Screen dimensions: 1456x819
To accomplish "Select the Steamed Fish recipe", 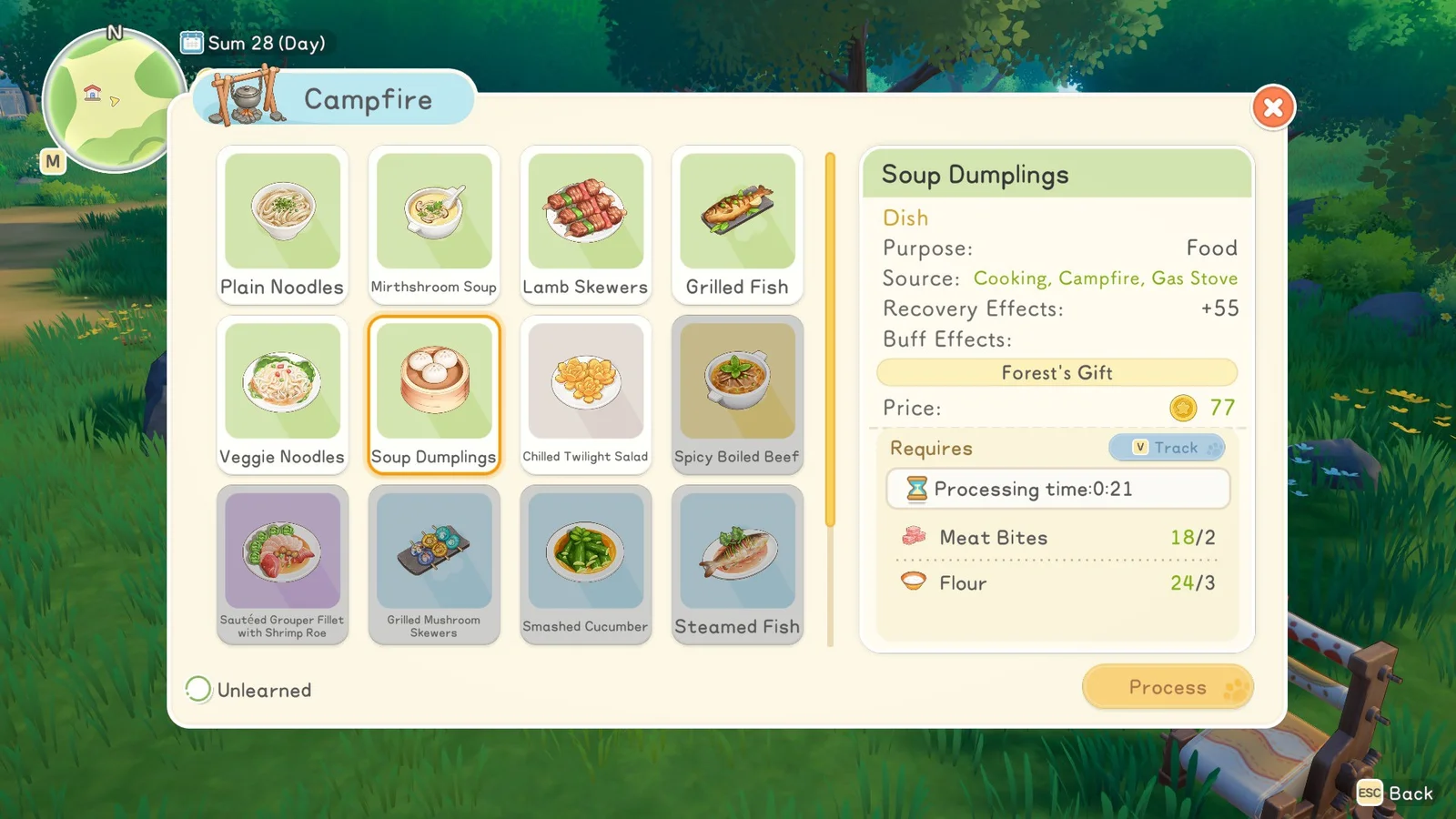I will tap(737, 564).
